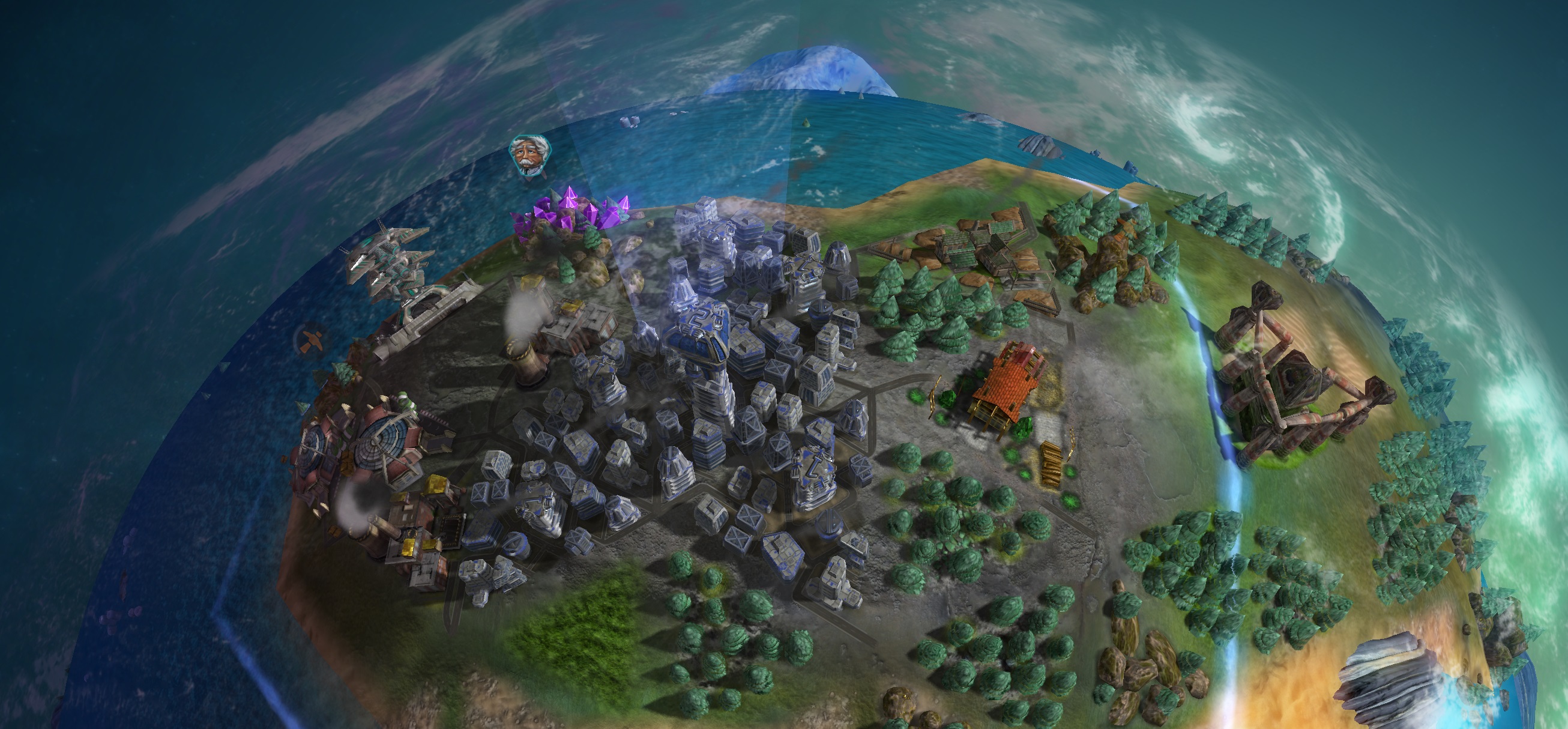Image resolution: width=1568 pixels, height=729 pixels.
Task: Click the orange satellite marker icon
Action: (x=311, y=339)
